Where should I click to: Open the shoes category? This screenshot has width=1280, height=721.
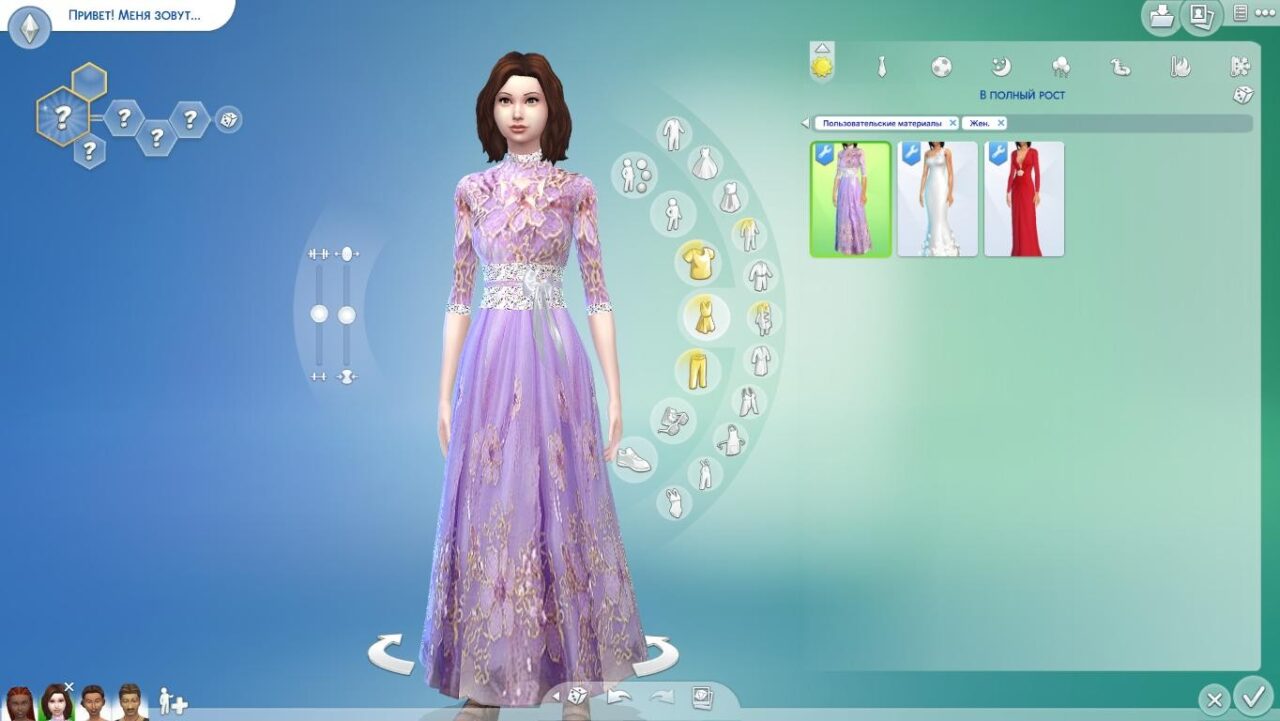633,460
